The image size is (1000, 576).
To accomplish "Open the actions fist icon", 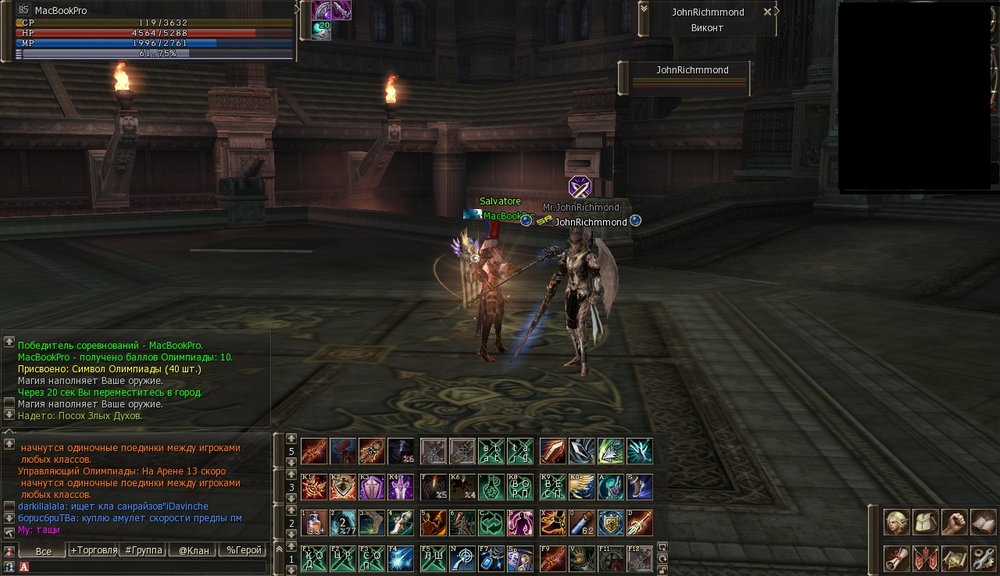I will (x=954, y=522).
